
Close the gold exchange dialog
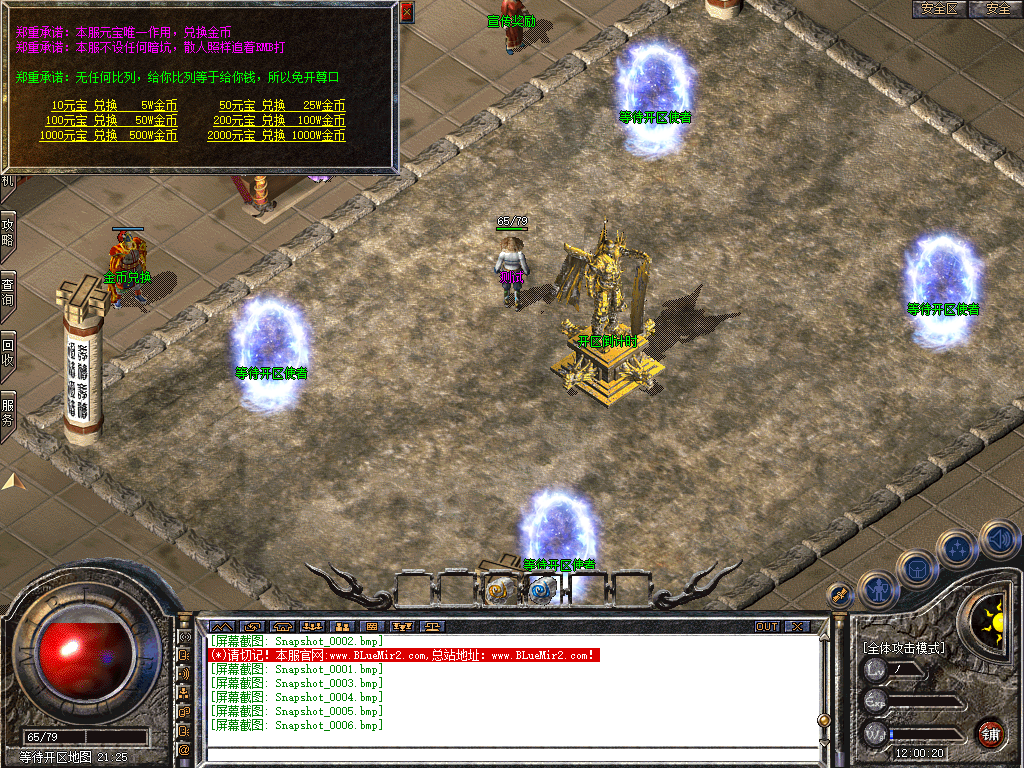click(x=406, y=13)
